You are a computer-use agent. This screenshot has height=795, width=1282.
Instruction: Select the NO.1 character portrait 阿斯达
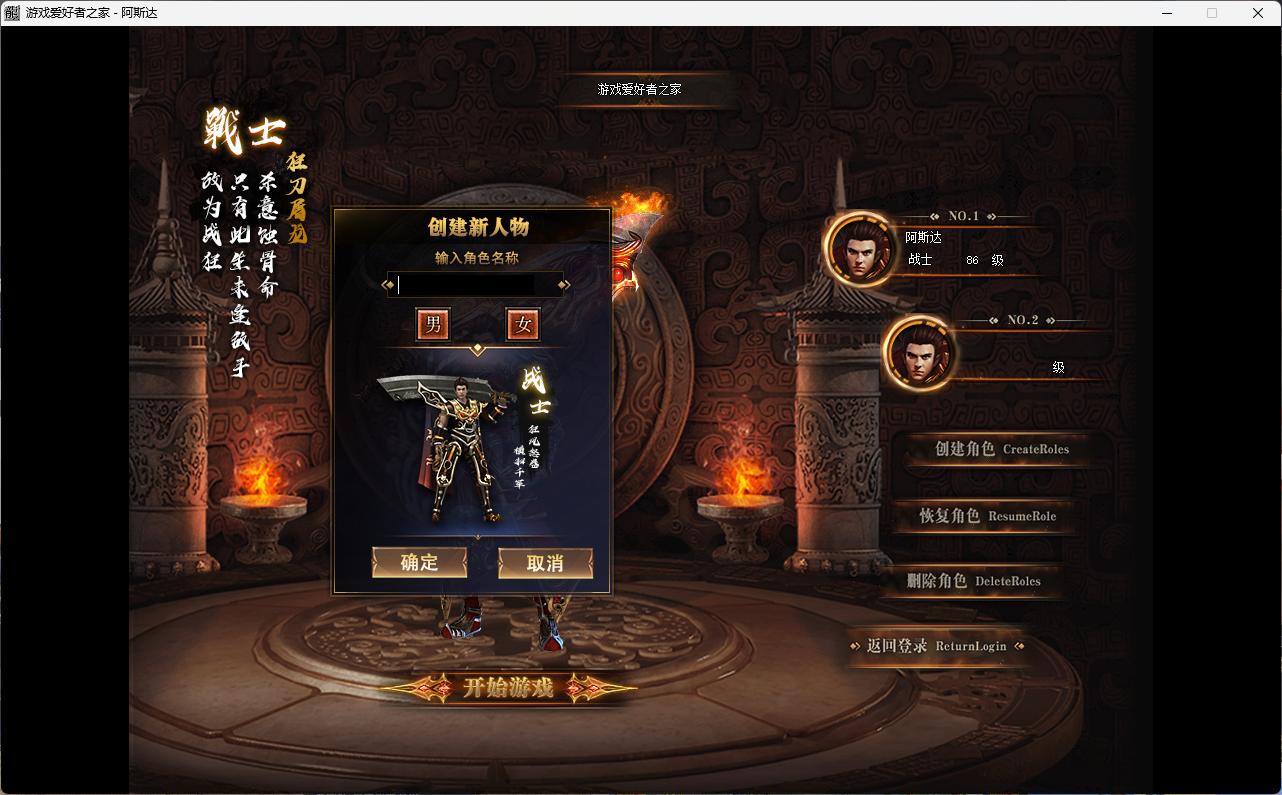[860, 249]
